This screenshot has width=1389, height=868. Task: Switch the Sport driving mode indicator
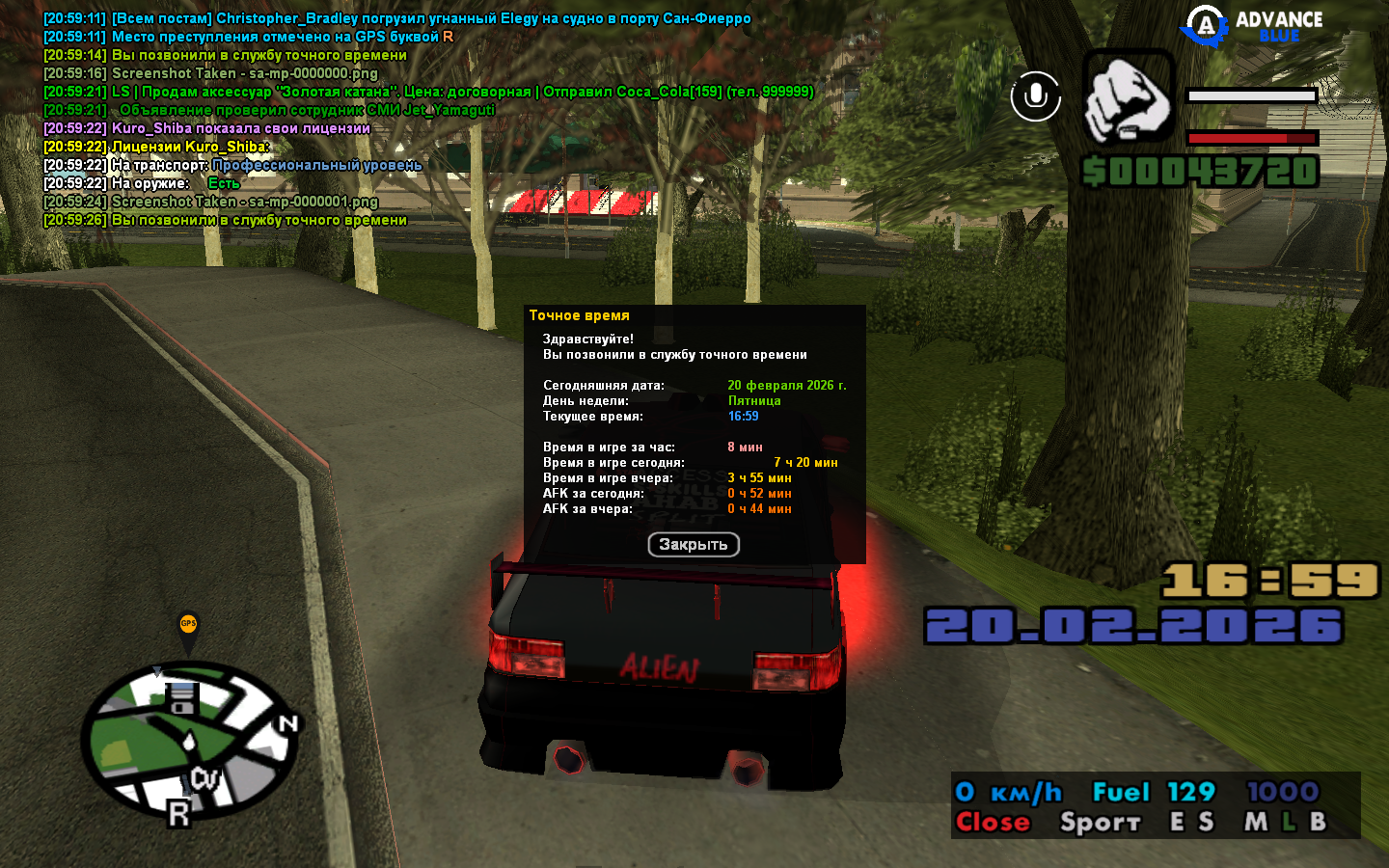pyautogui.click(x=1100, y=822)
